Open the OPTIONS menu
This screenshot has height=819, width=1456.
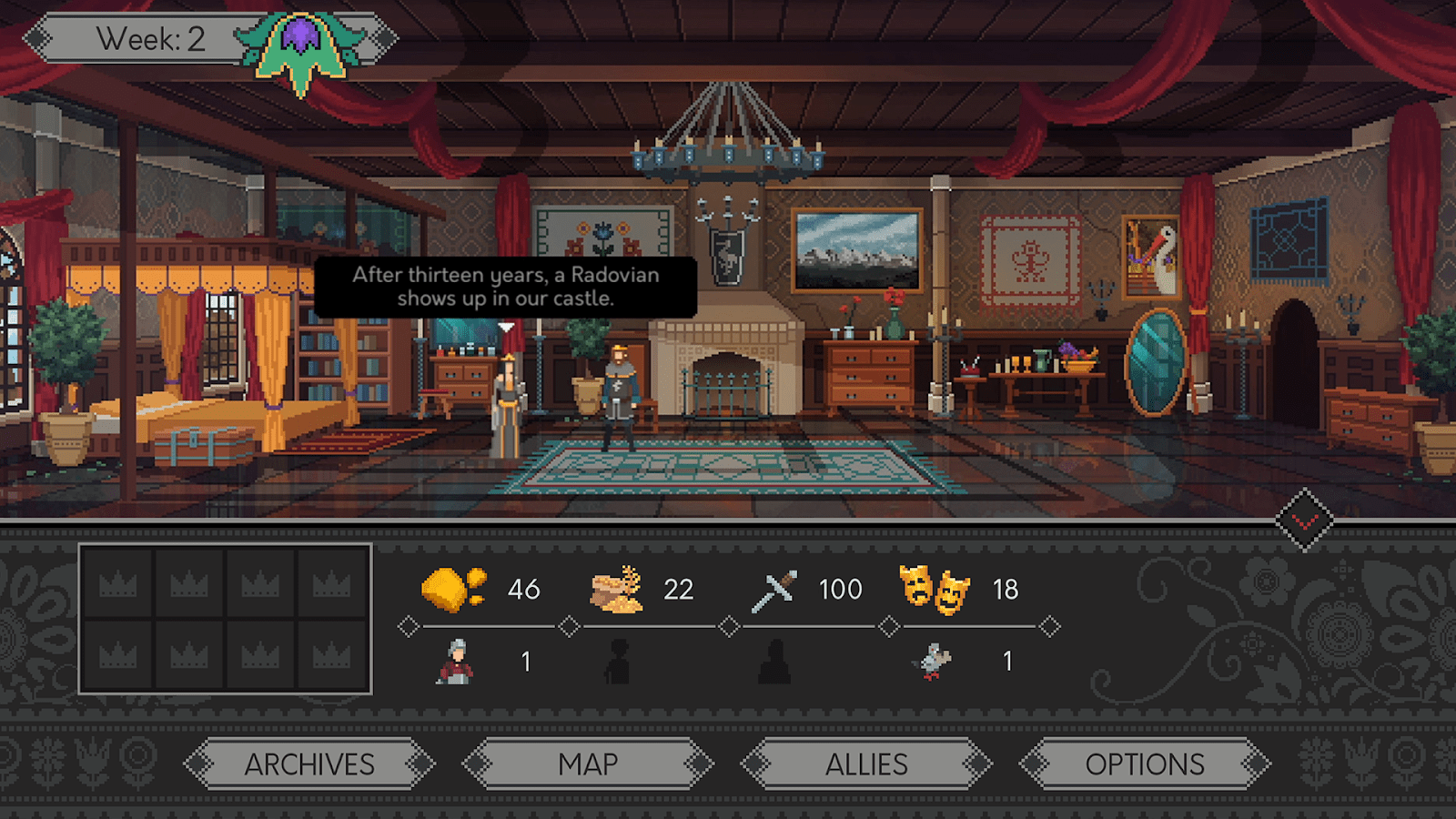point(1145,764)
